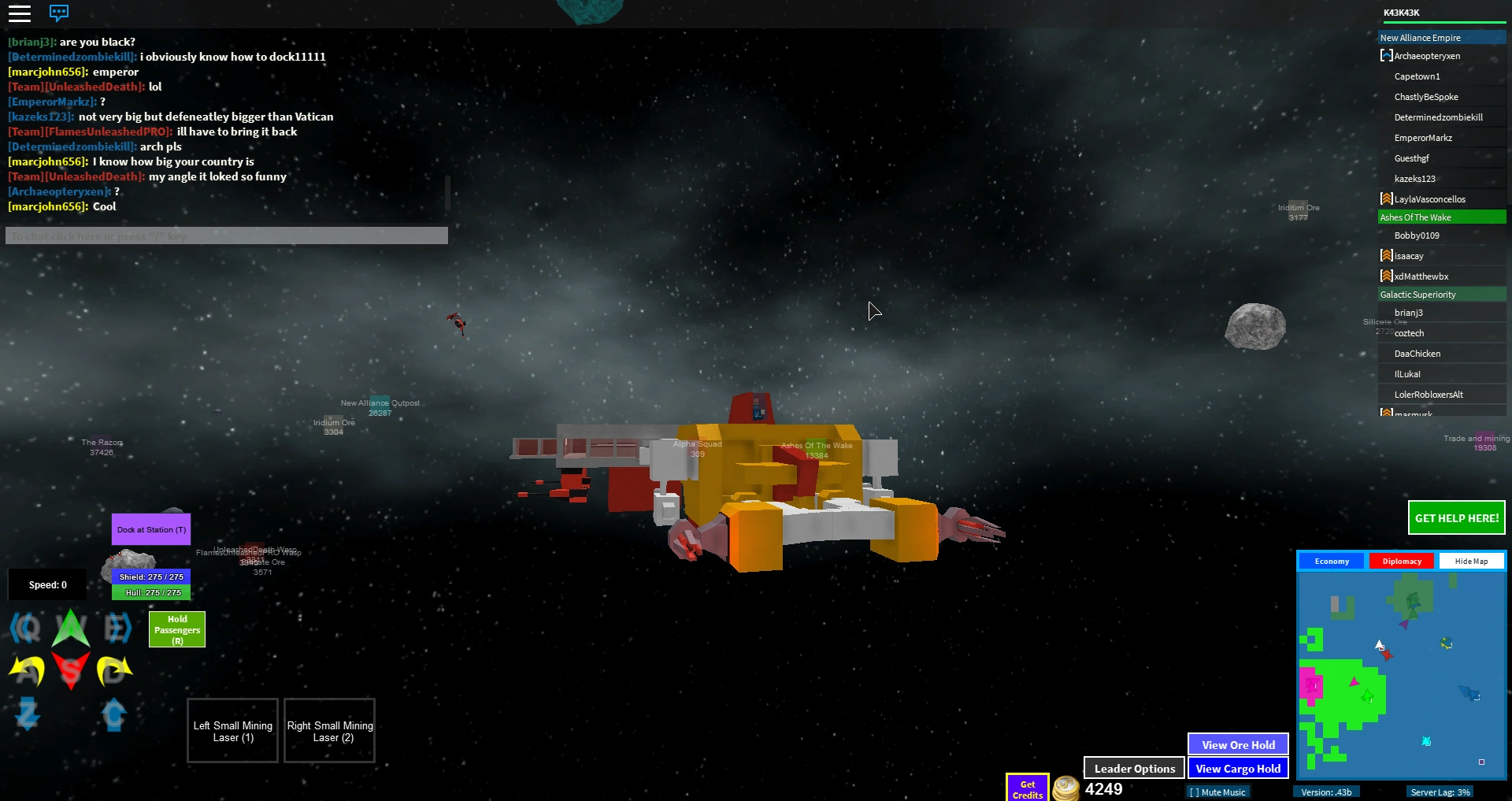Click the gold coin credits icon
Viewport: 1512px width, 801px height.
(x=1065, y=788)
